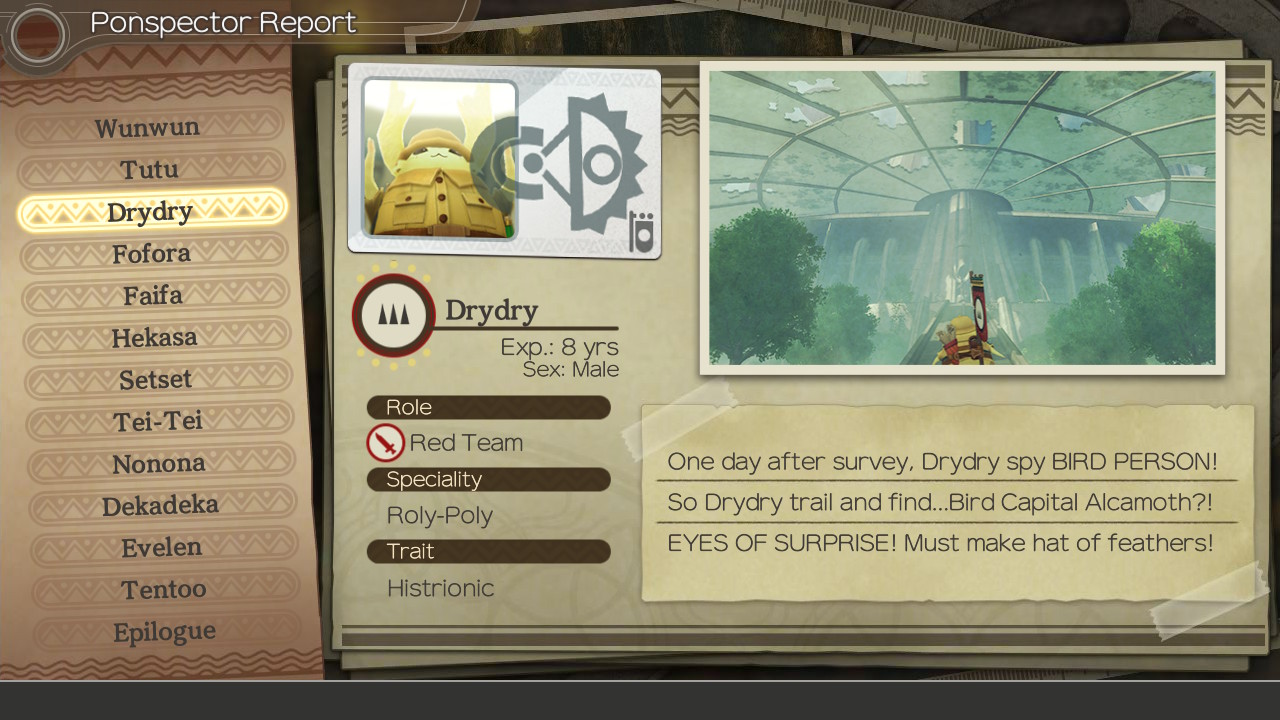View Setset's report page
1280x720 pixels.
[x=156, y=380]
